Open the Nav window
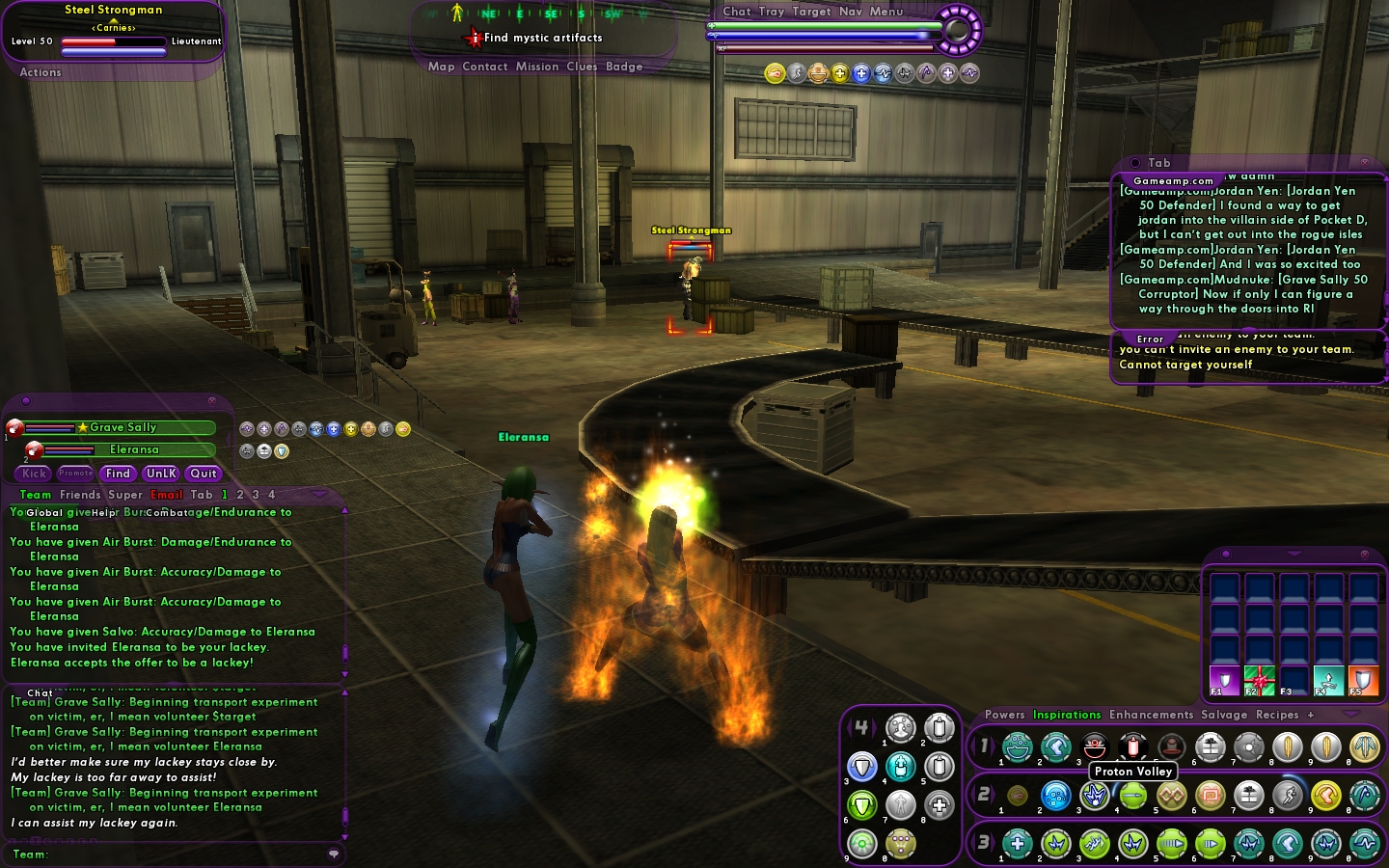1389x868 pixels. pyautogui.click(x=851, y=12)
